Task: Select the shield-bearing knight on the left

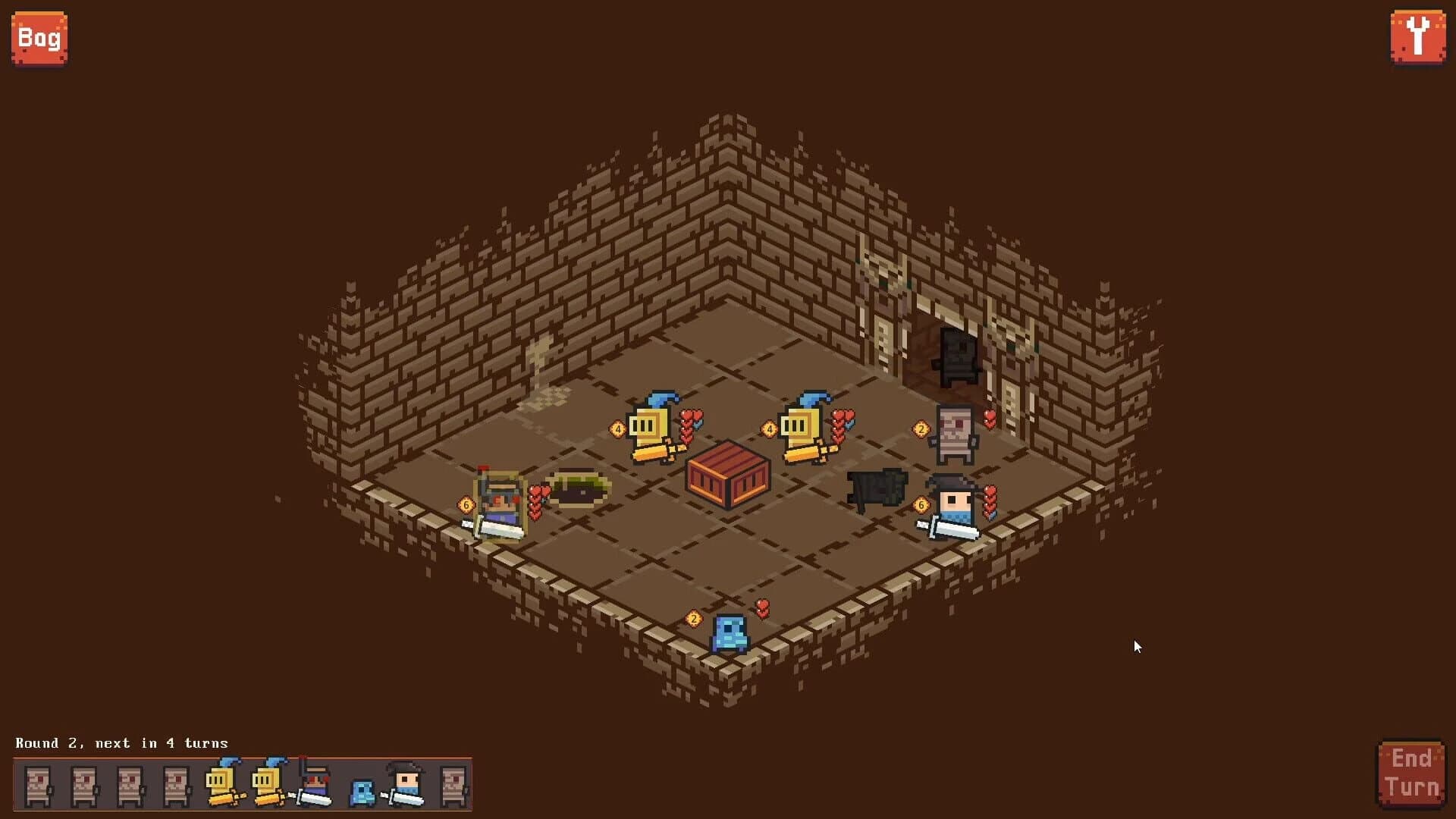Action: (500, 500)
